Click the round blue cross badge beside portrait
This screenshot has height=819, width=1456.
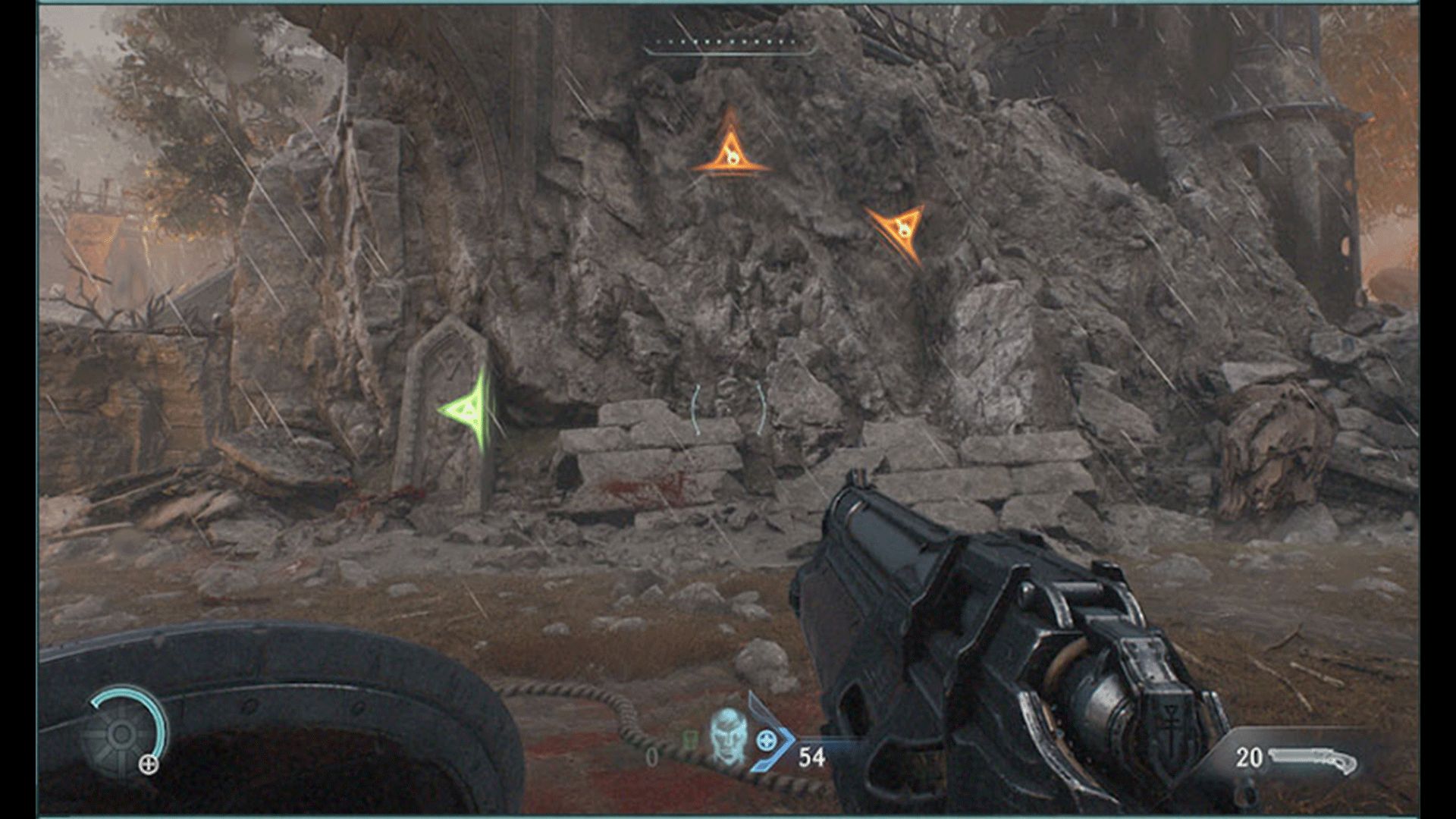pyautogui.click(x=765, y=739)
